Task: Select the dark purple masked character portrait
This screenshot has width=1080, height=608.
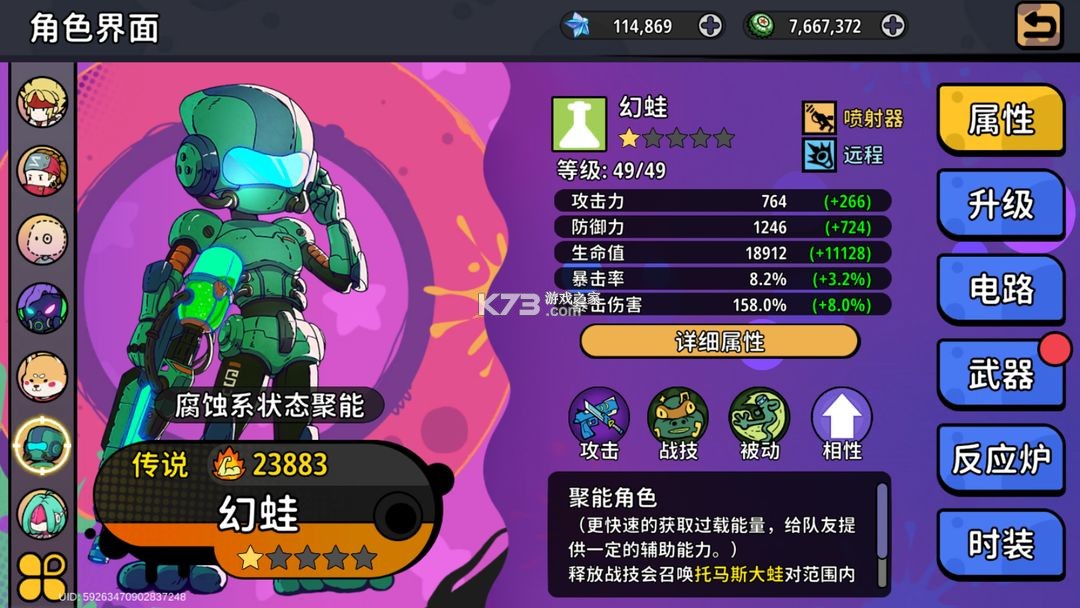Action: pos(42,308)
